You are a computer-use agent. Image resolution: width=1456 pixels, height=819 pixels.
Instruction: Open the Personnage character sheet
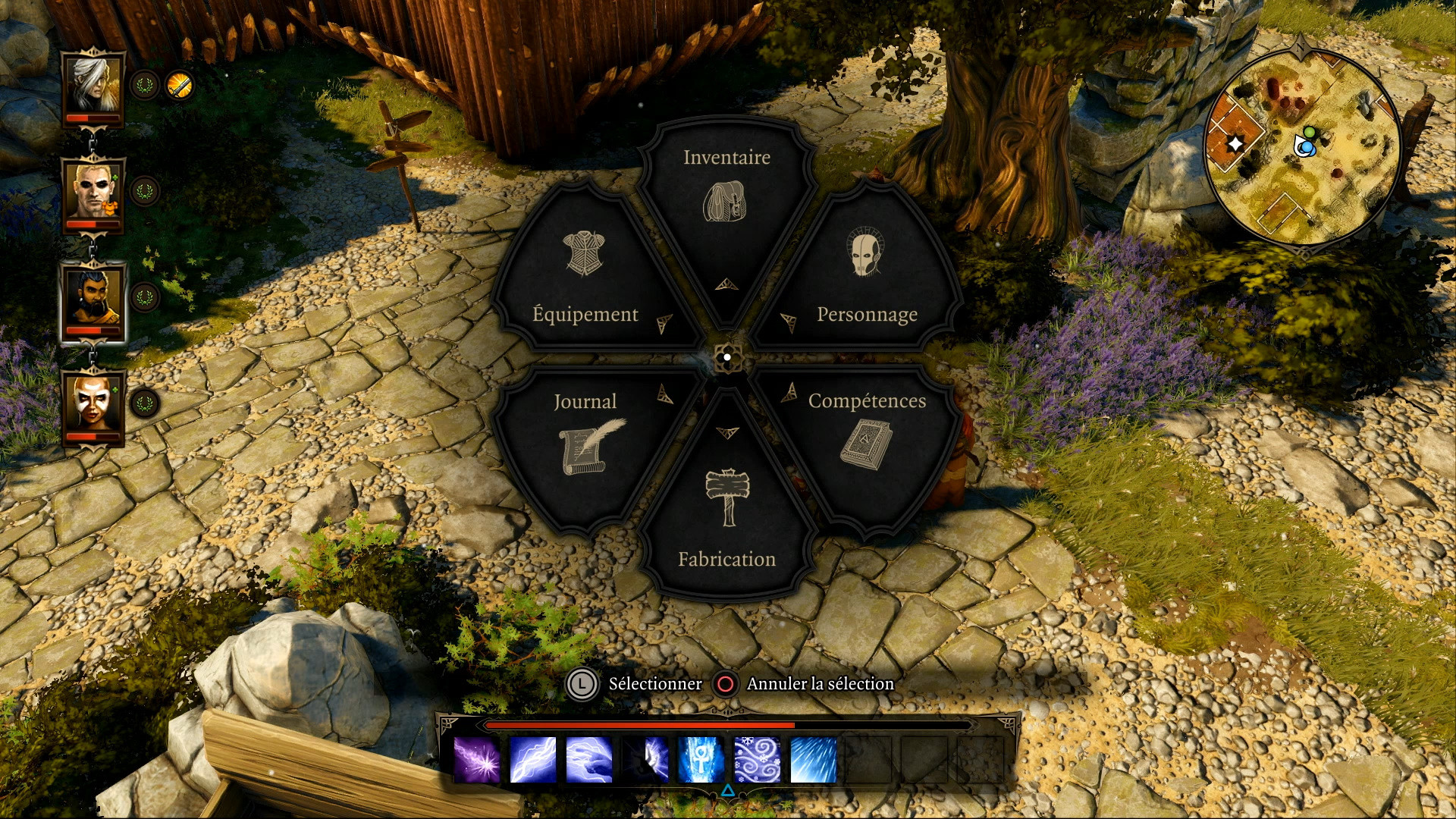[x=867, y=281]
